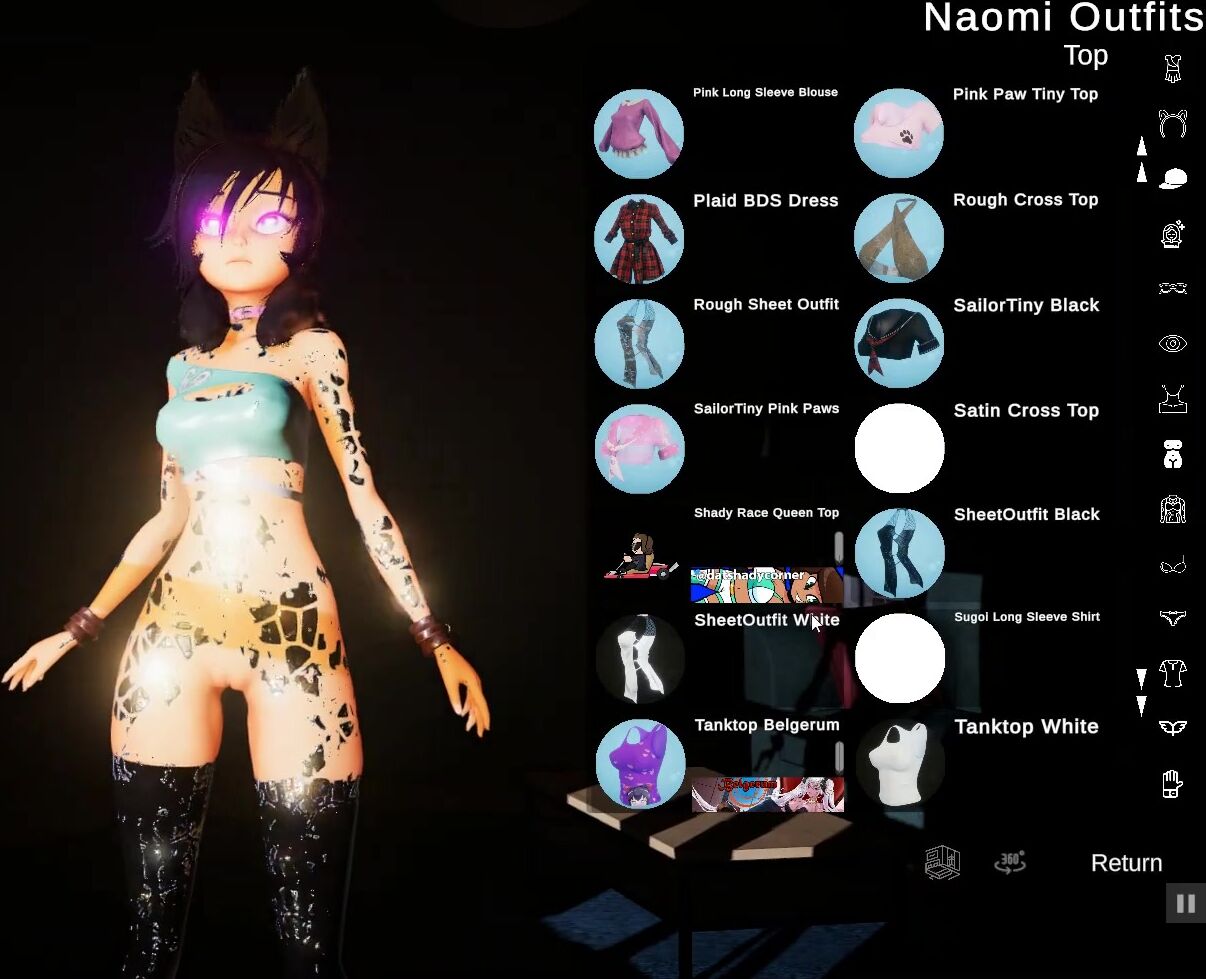This screenshot has height=979, width=1206.
Task: Equip the Sugoi Long Sleeve Shirt
Action: 899,659
